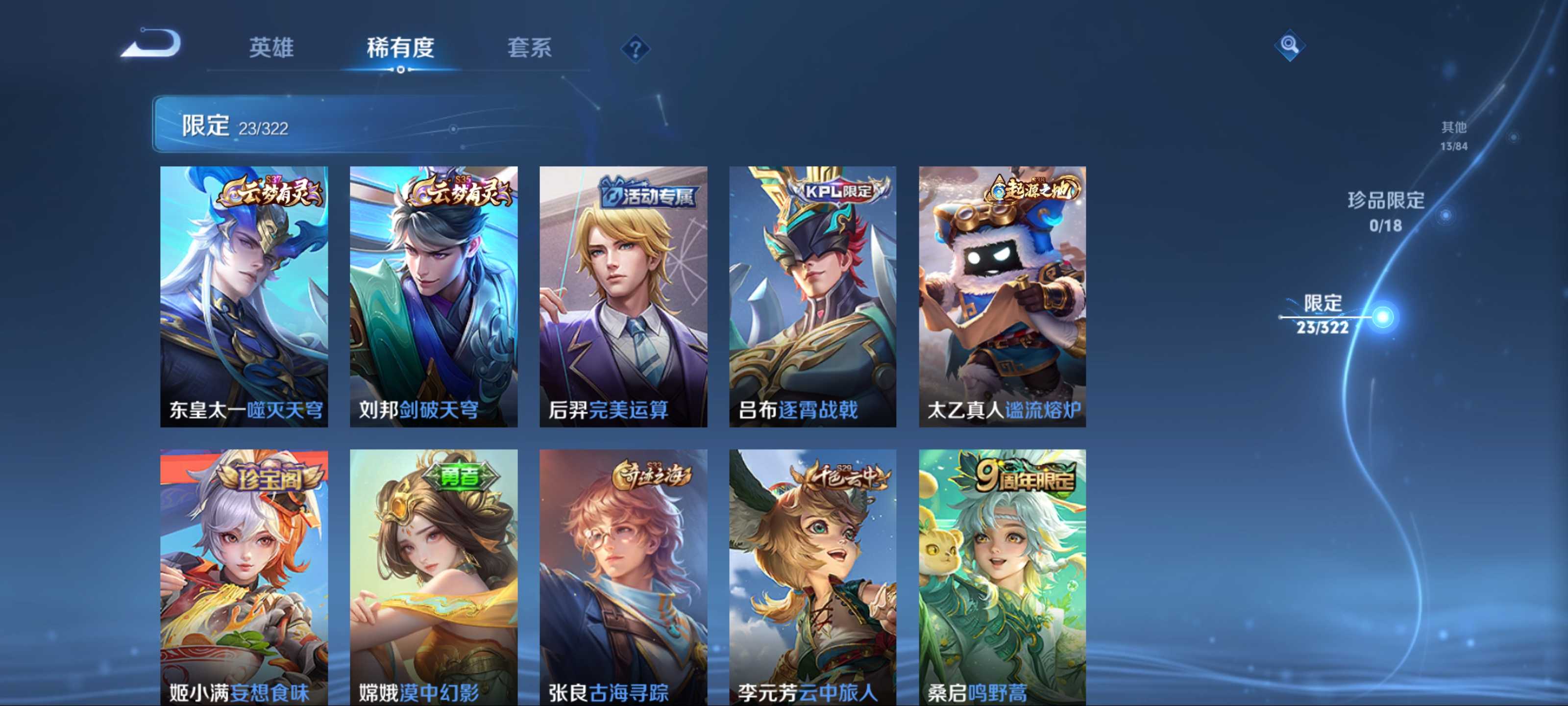Select the 限定 23/322 rarity marker

[1322, 315]
